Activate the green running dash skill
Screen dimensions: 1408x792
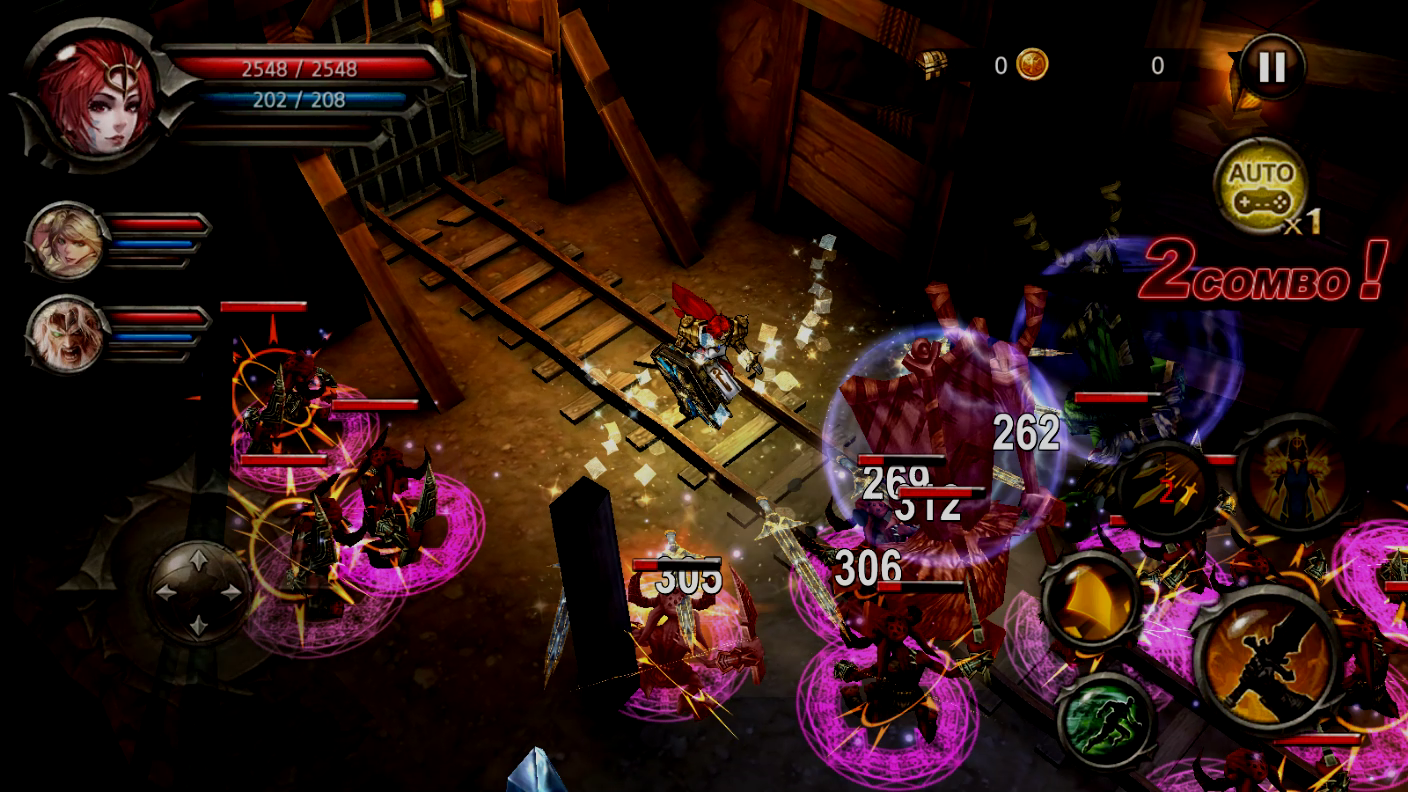coord(1105,722)
